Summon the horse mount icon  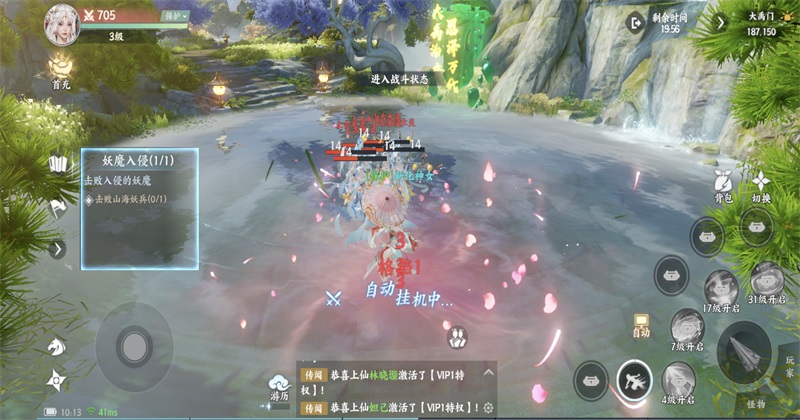[56, 345]
